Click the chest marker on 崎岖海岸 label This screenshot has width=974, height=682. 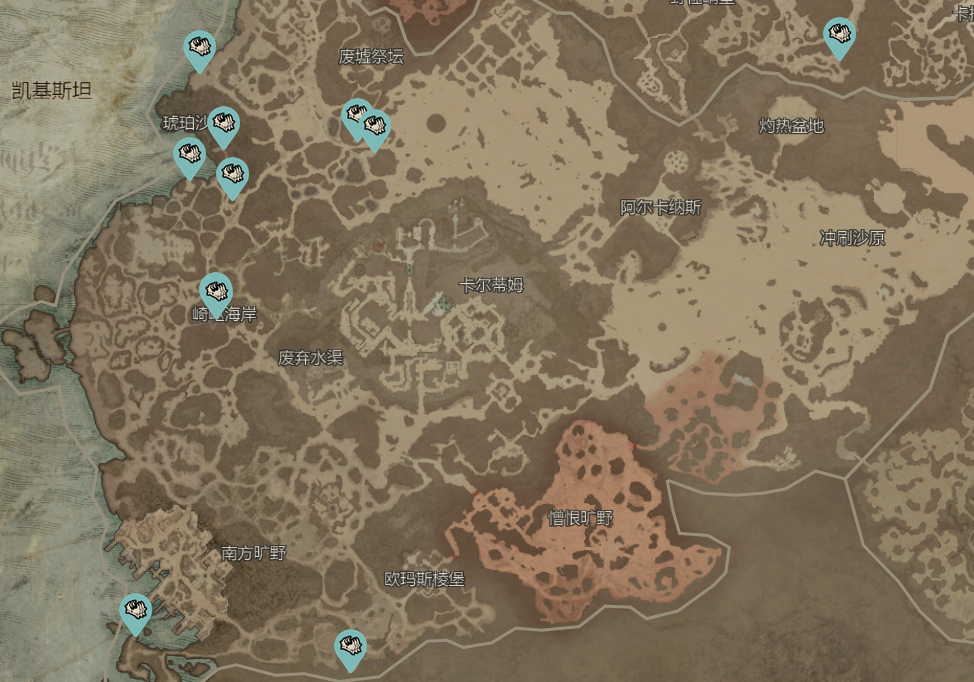216,291
